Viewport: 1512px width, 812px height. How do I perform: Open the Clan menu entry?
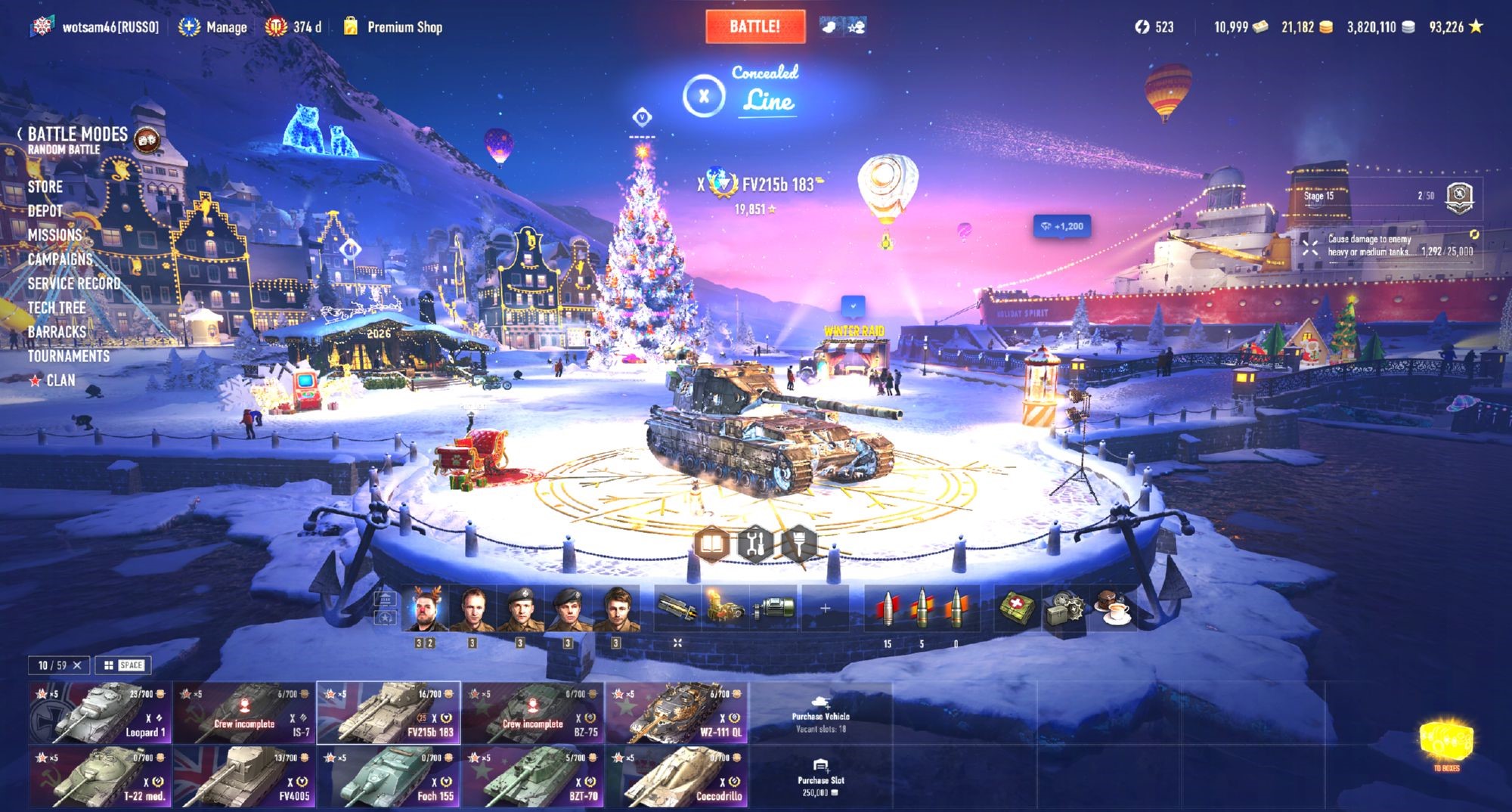pos(60,380)
